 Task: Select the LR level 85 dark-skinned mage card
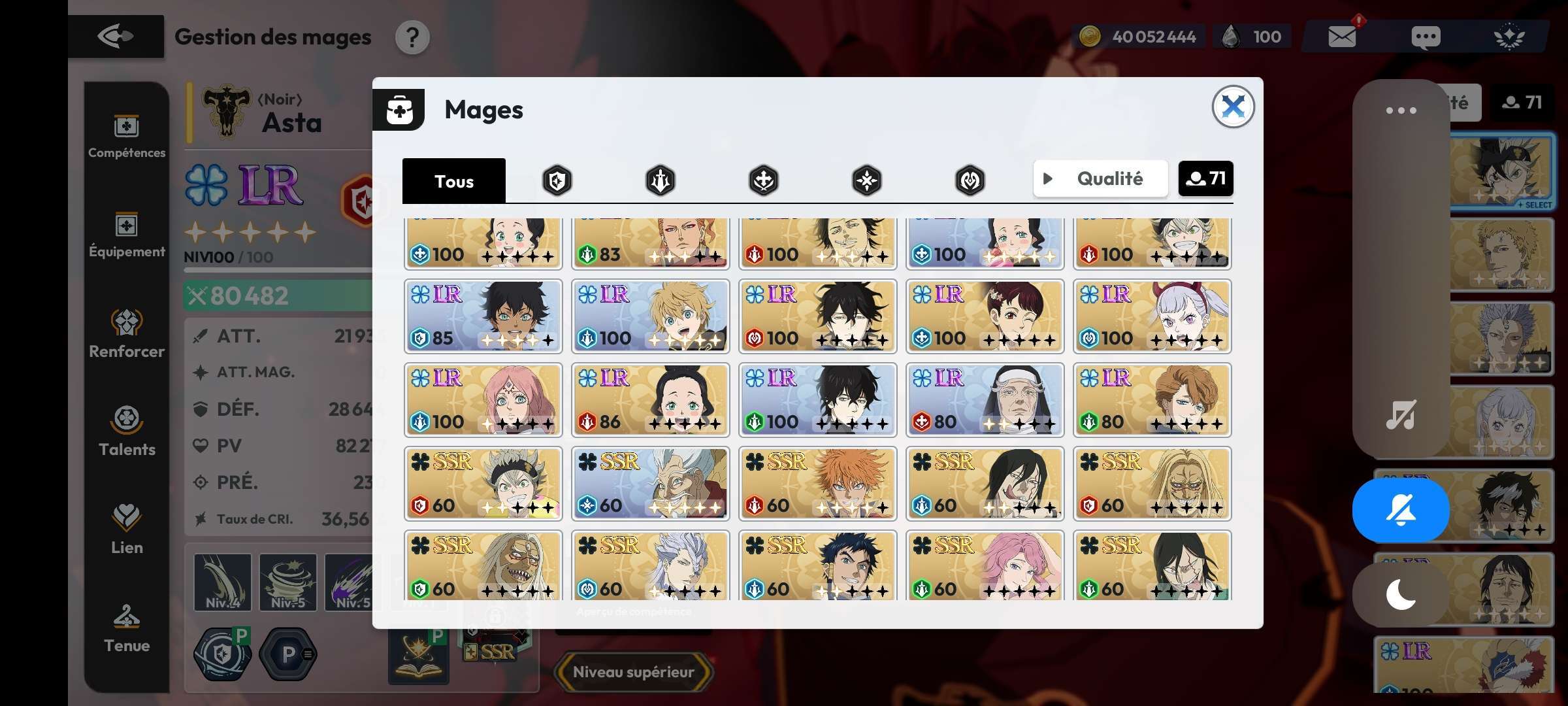pos(483,316)
